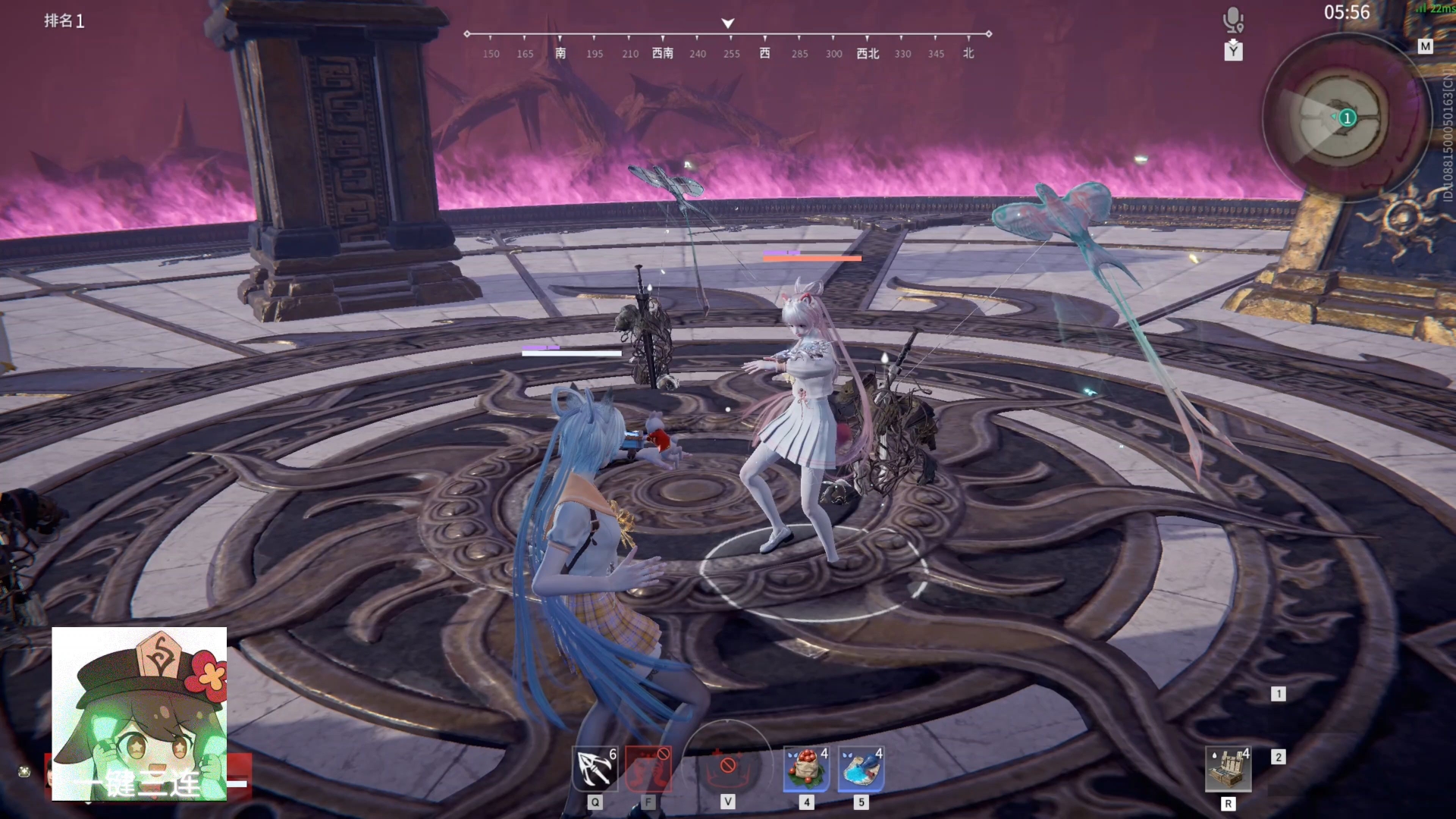The width and height of the screenshot is (1456, 819).
Task: Click the disabled ultimate skill circle
Action: [727, 766]
